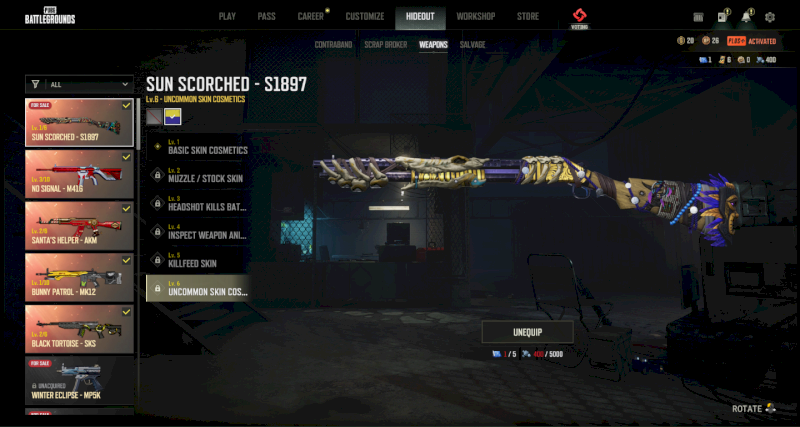Switch to the Pass tab
800x427 pixels.
(266, 17)
